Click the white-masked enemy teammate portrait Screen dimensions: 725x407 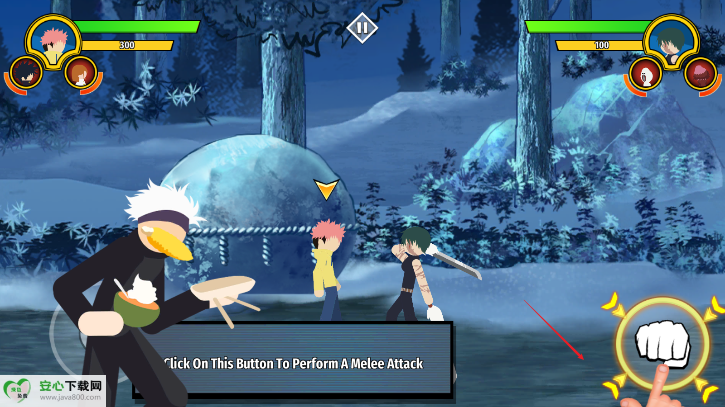tap(645, 73)
